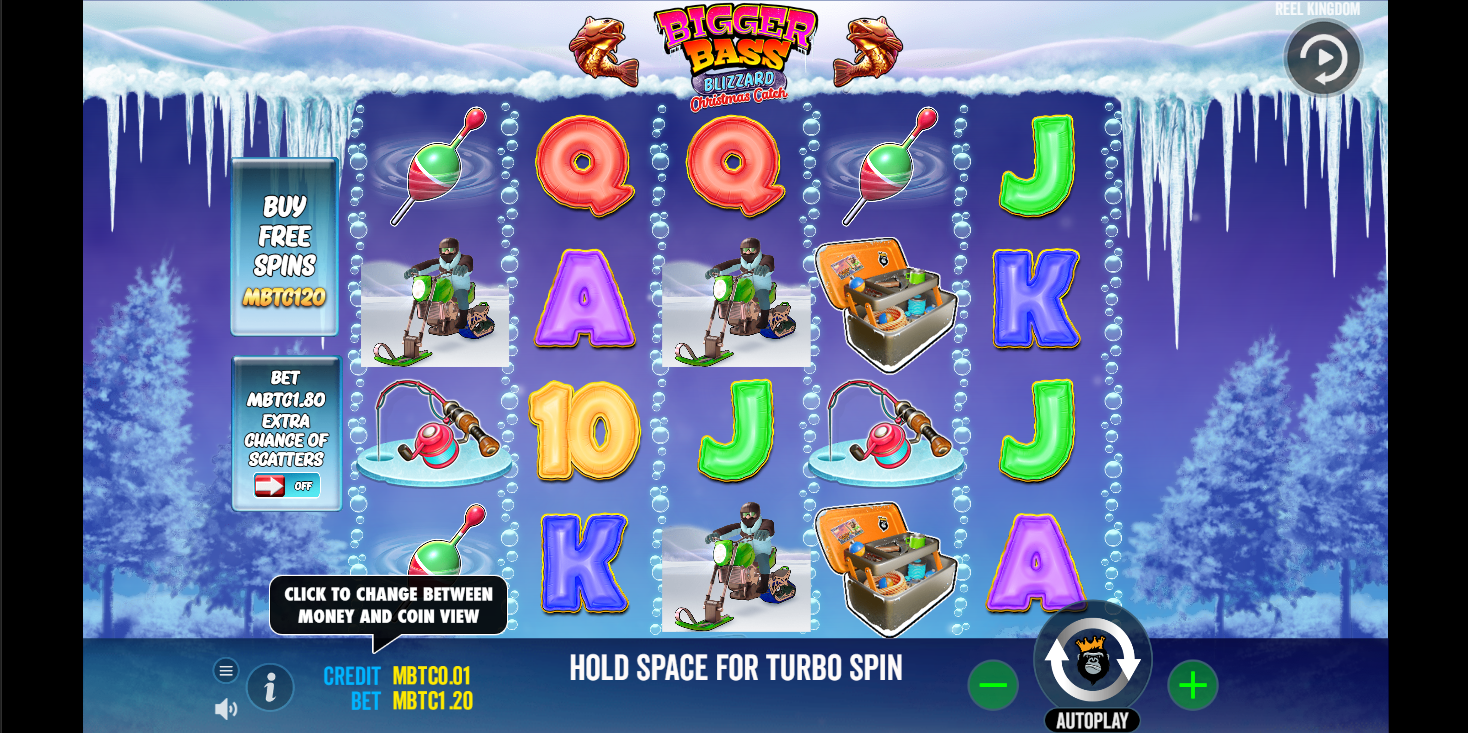Click the Autoplay gorilla spin icon
Screen dimensions: 1468x733
(x=1094, y=660)
